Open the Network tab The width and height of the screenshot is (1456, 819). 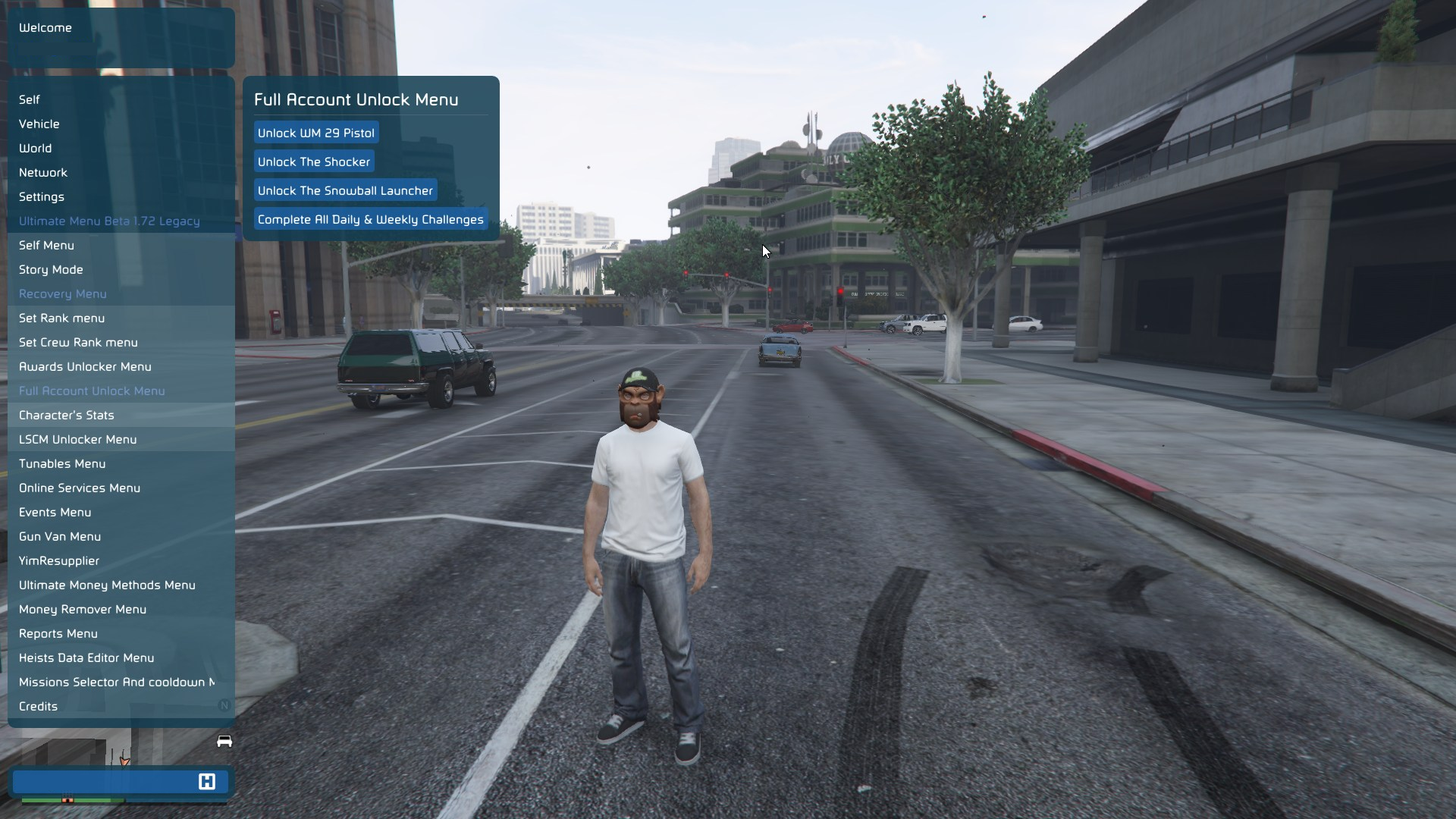[x=43, y=172]
